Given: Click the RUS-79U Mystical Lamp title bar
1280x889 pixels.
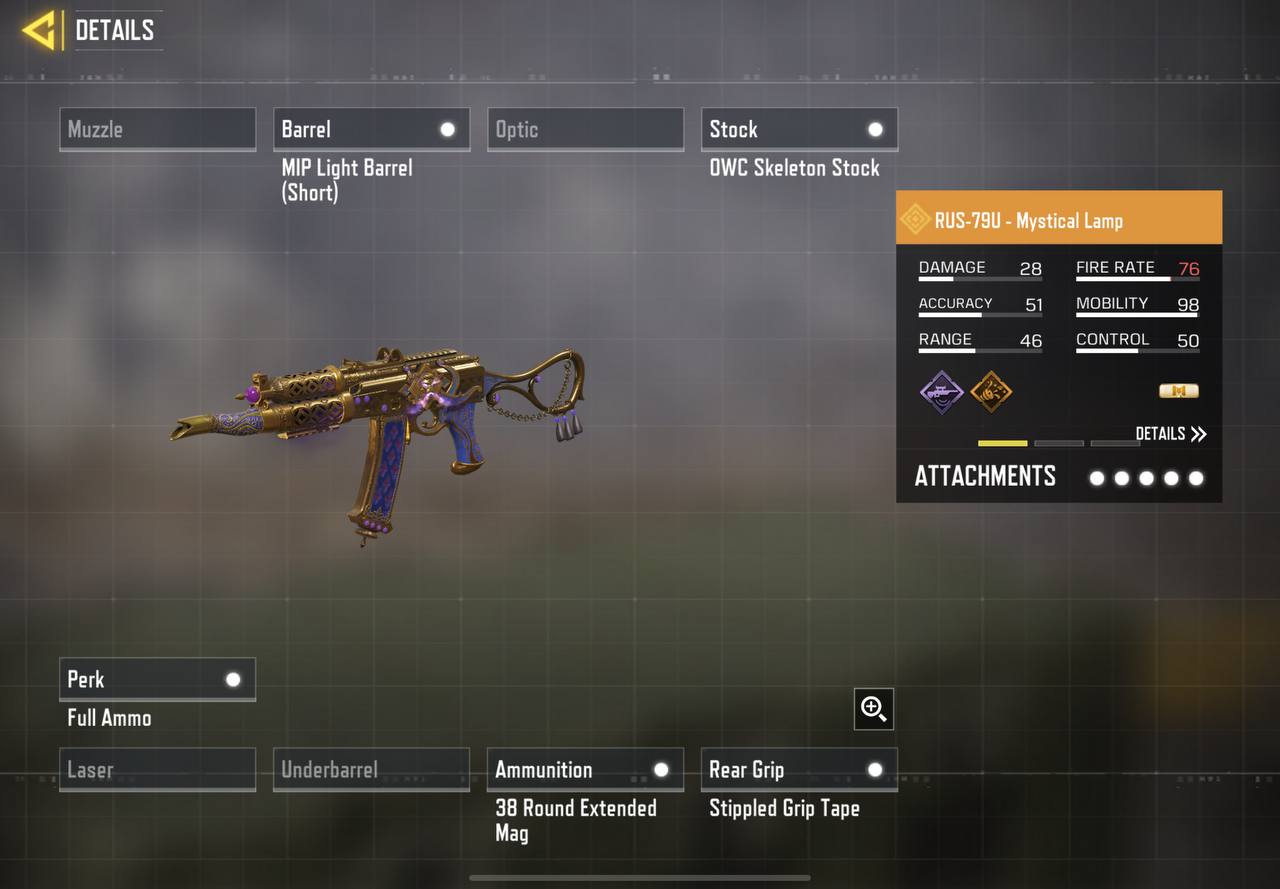Looking at the screenshot, I should (x=1058, y=219).
